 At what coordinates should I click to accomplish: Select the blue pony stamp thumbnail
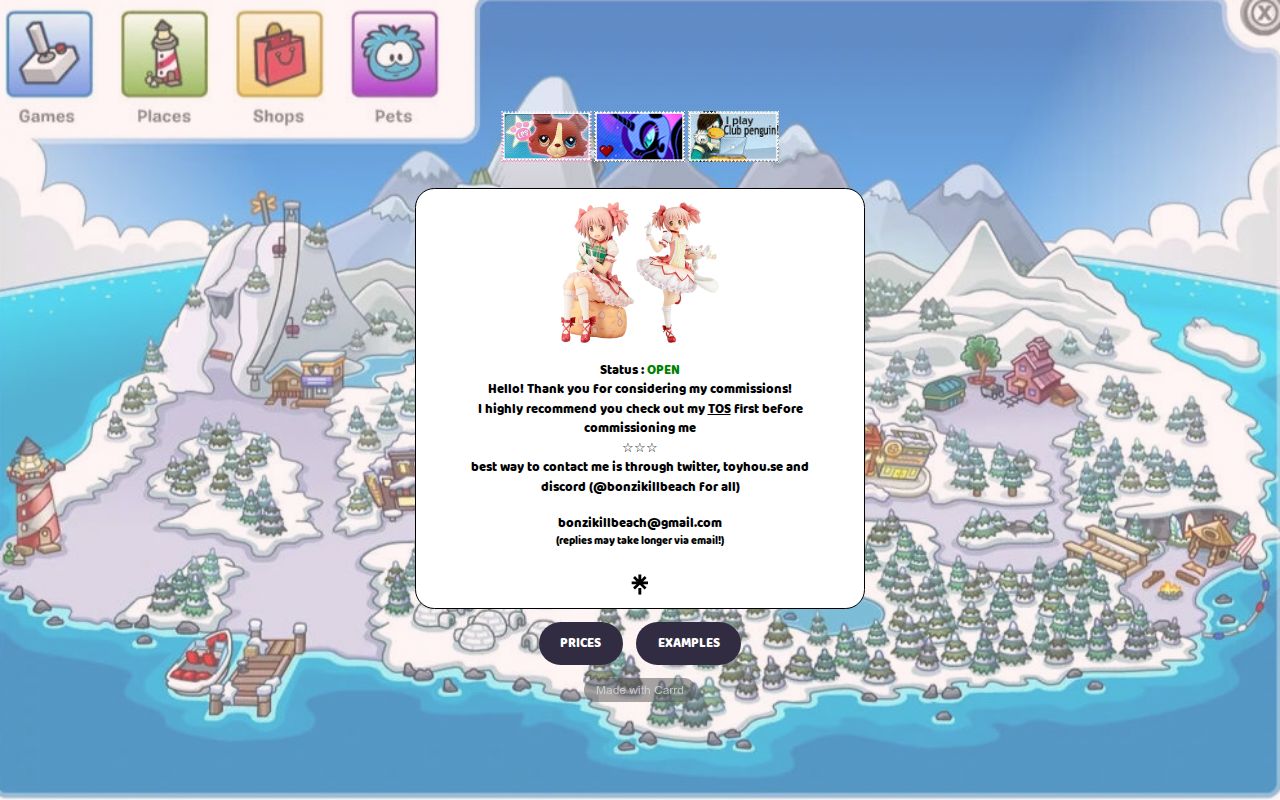click(x=639, y=136)
